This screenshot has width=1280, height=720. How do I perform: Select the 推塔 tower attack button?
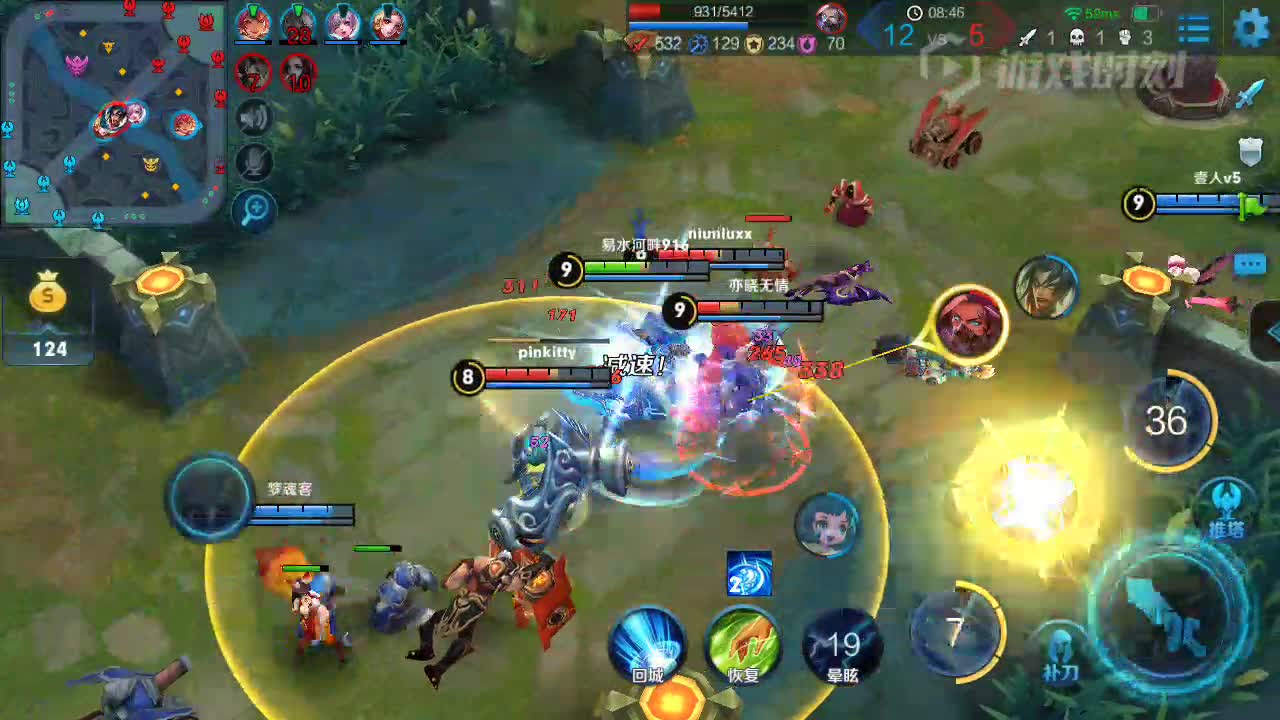point(1226,507)
